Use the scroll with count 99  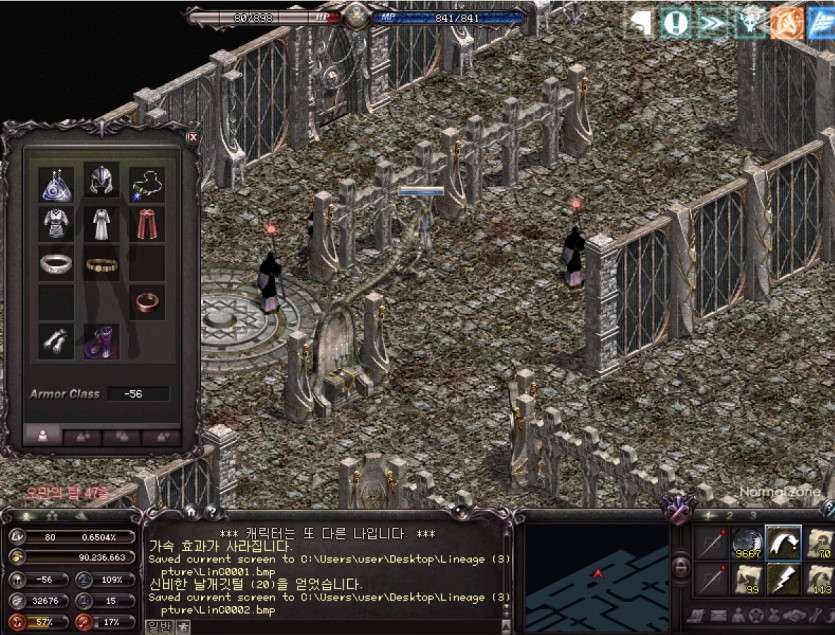pyautogui.click(x=747, y=580)
